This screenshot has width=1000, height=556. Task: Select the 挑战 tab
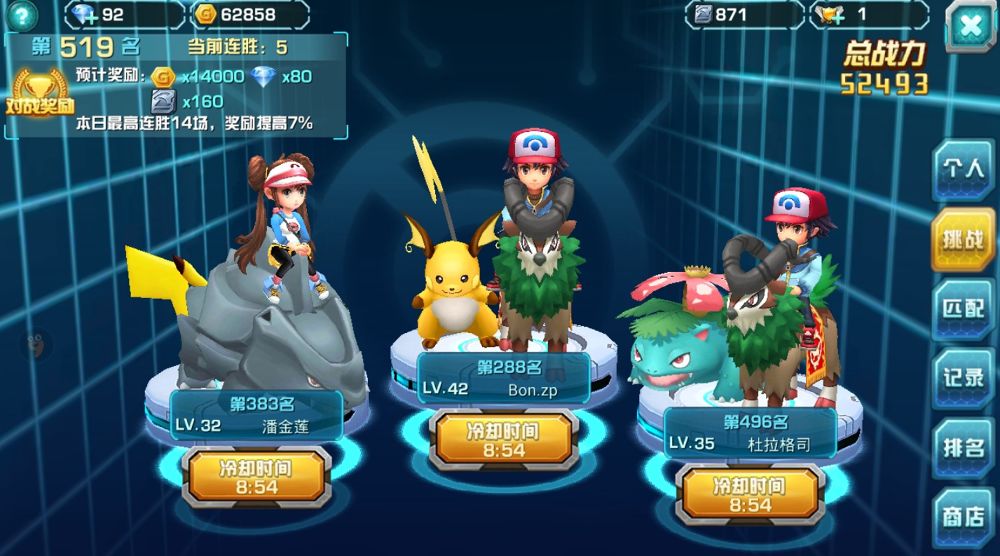coord(963,239)
